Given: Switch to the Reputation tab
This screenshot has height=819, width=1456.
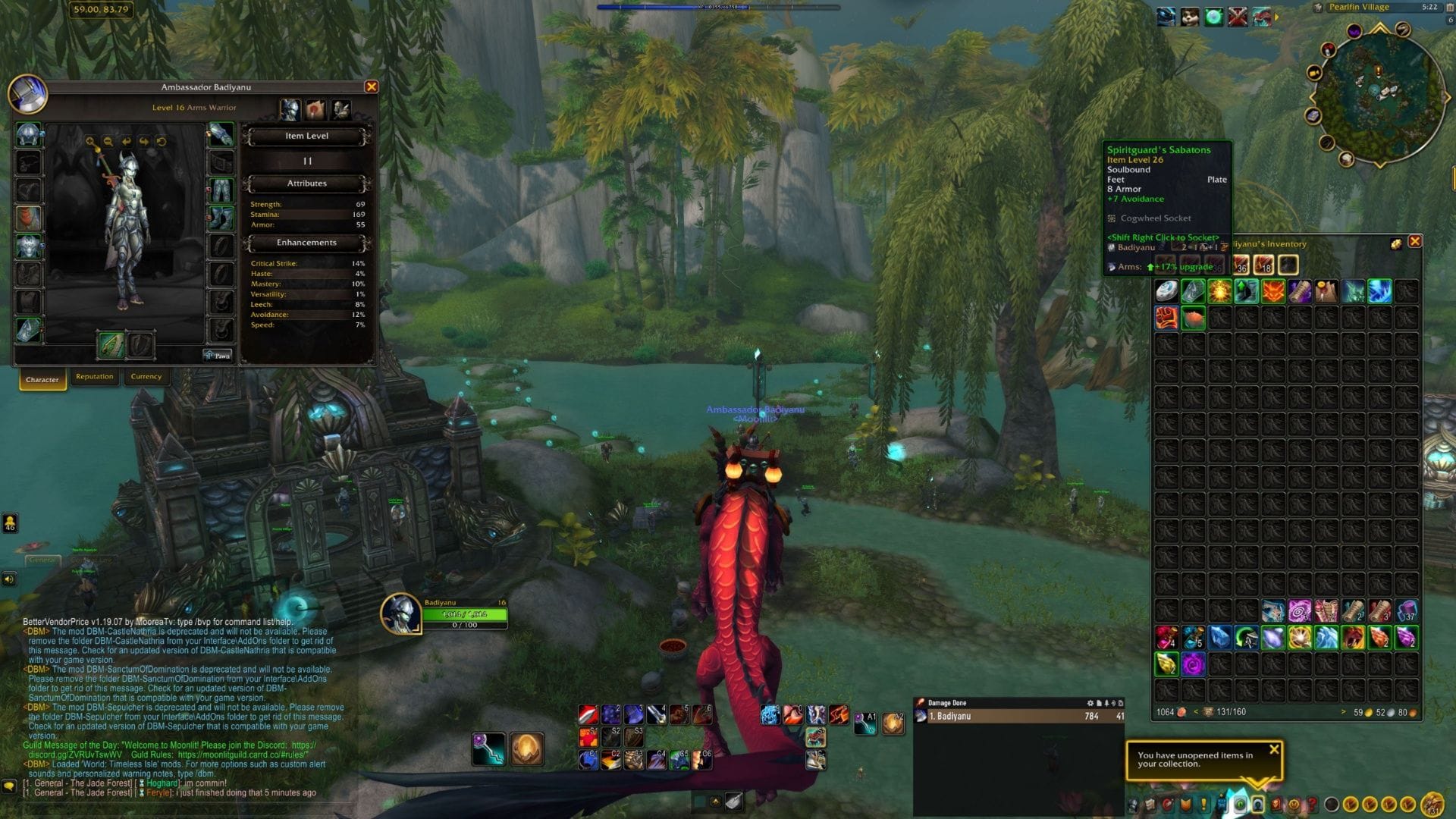Looking at the screenshot, I should point(95,377).
